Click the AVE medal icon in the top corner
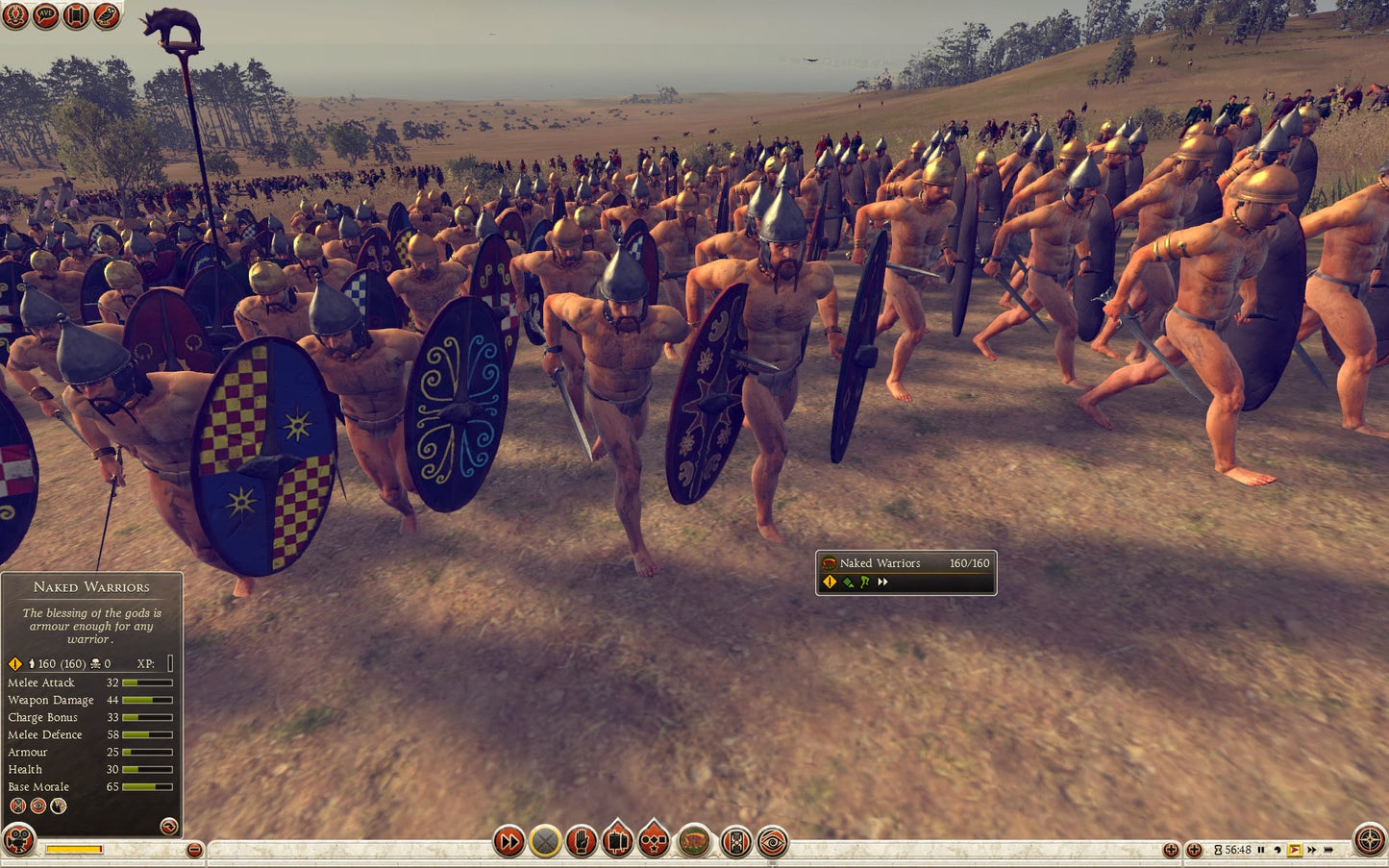Screen dimensions: 1389x868 (x=44, y=15)
